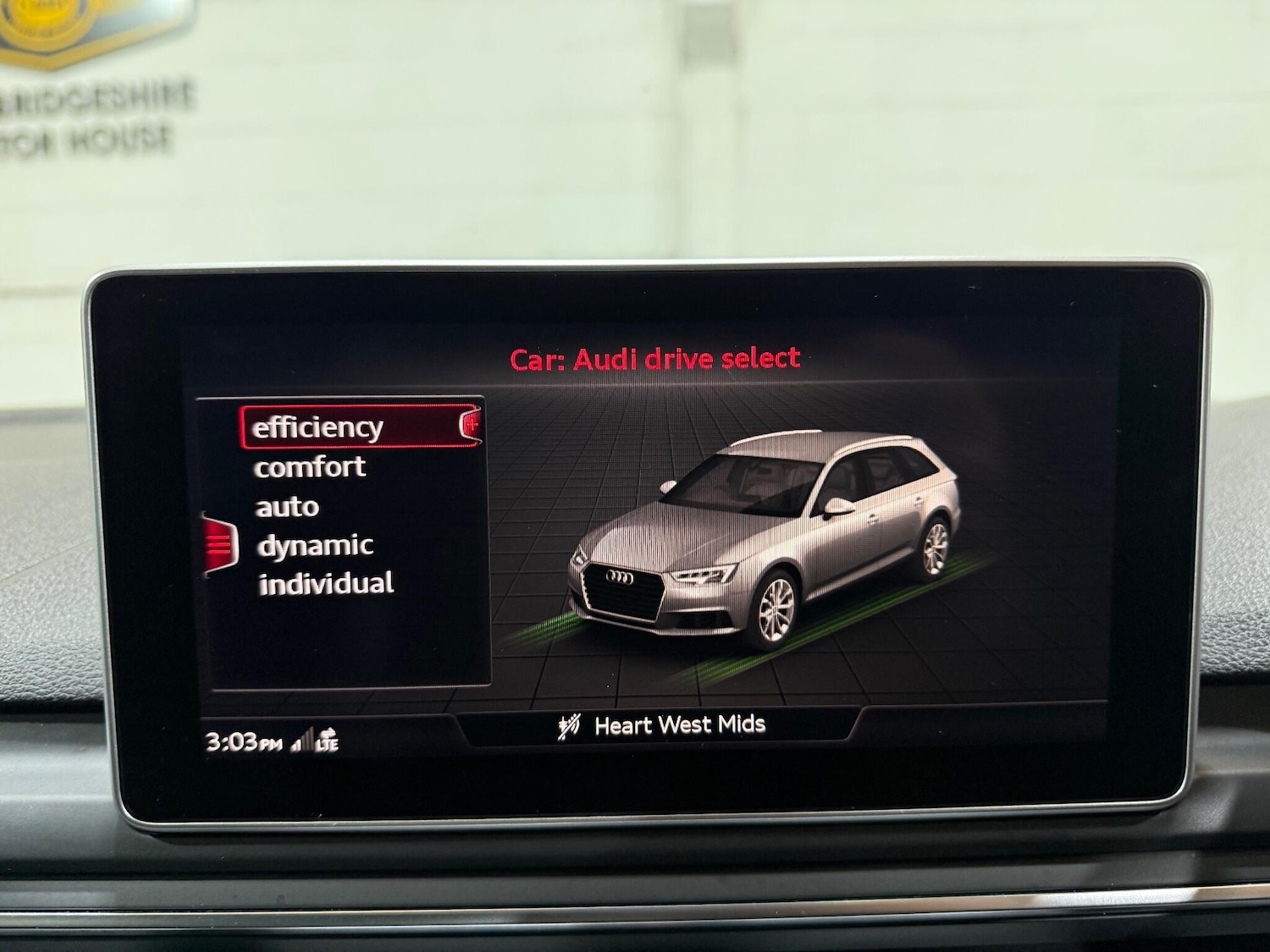Tap the plus badge on the efficiency row
Screen dimensions: 1270x952
471,426
